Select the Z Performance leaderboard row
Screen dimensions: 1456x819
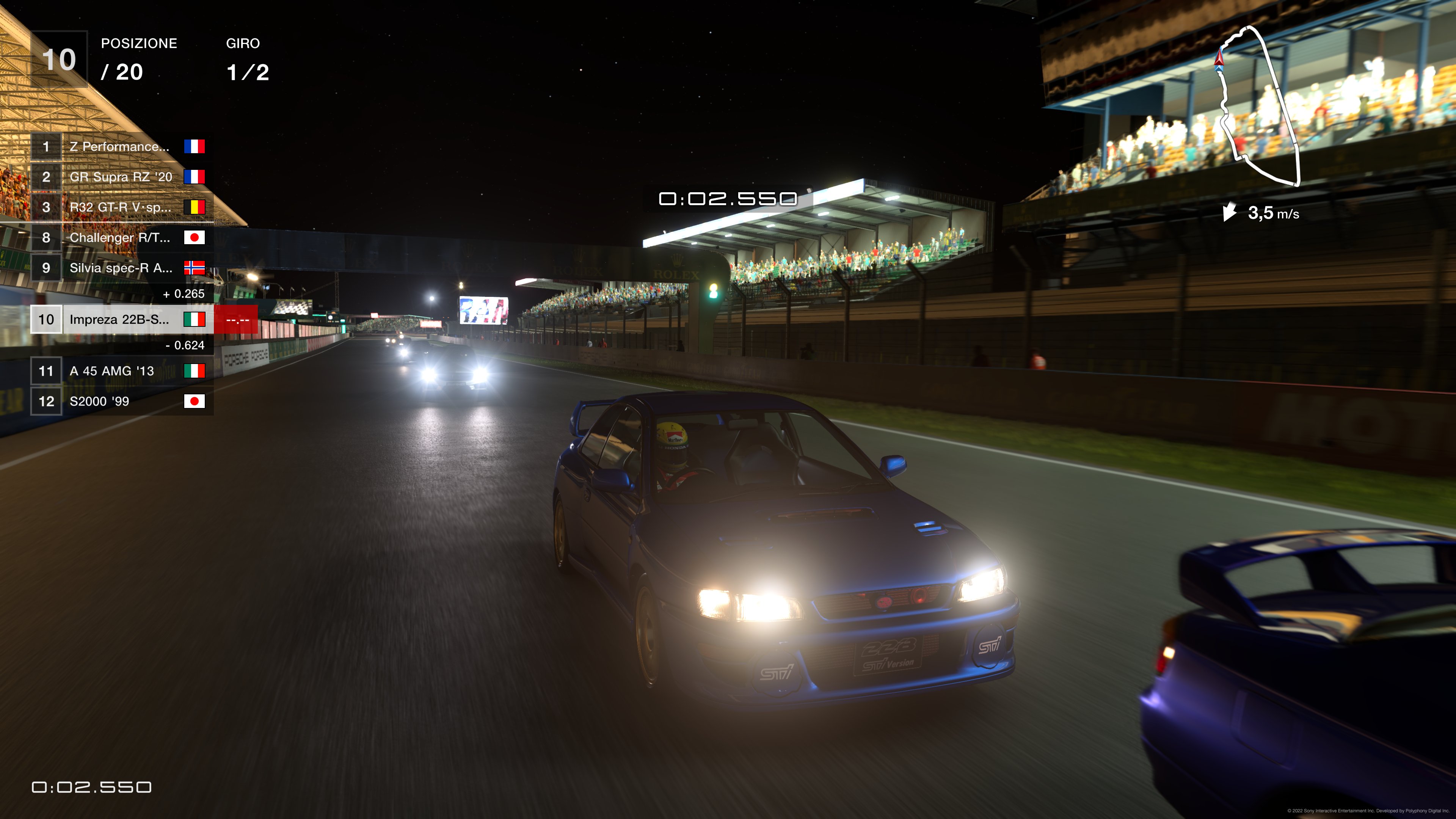121,147
